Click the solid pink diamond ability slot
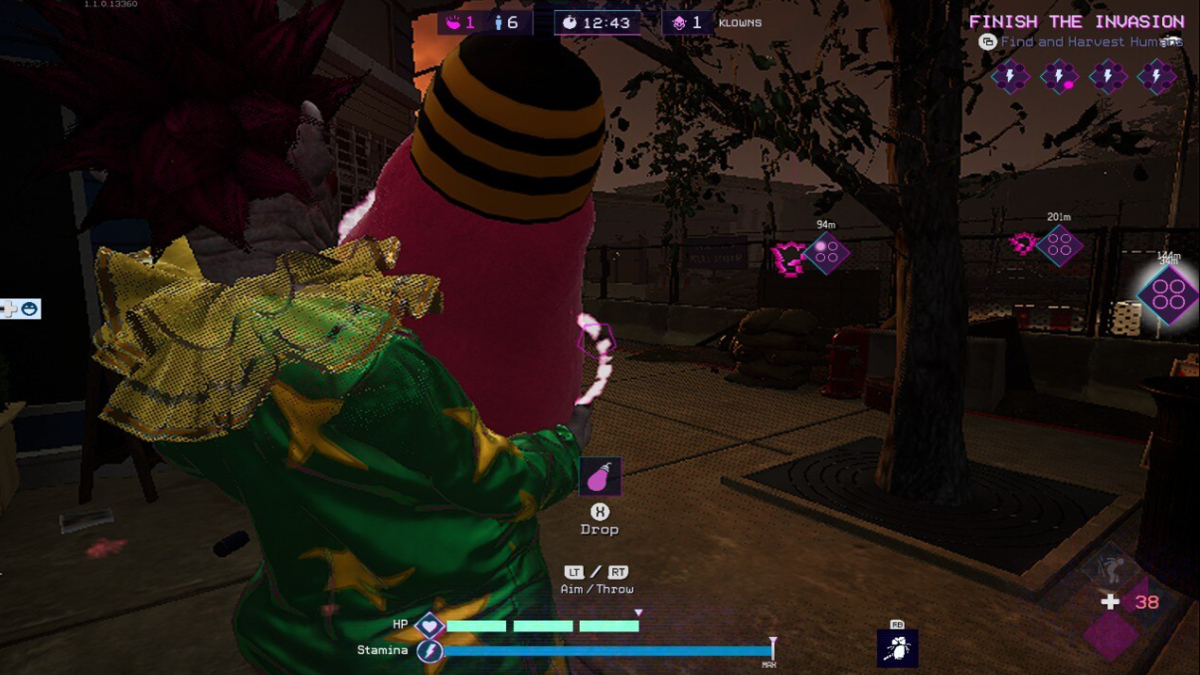 [x=1111, y=636]
